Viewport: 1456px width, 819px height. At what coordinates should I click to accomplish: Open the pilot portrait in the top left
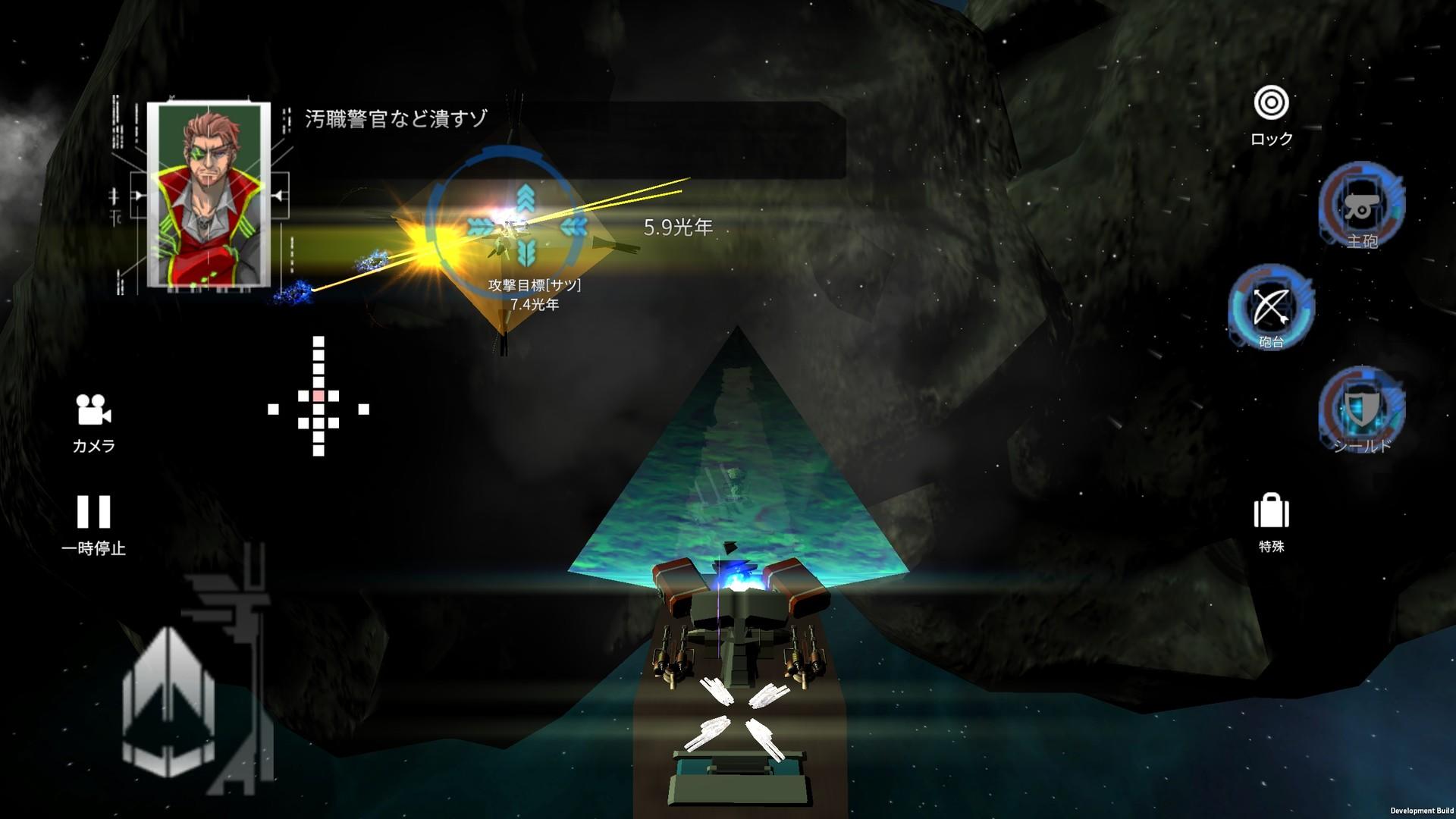(209, 193)
